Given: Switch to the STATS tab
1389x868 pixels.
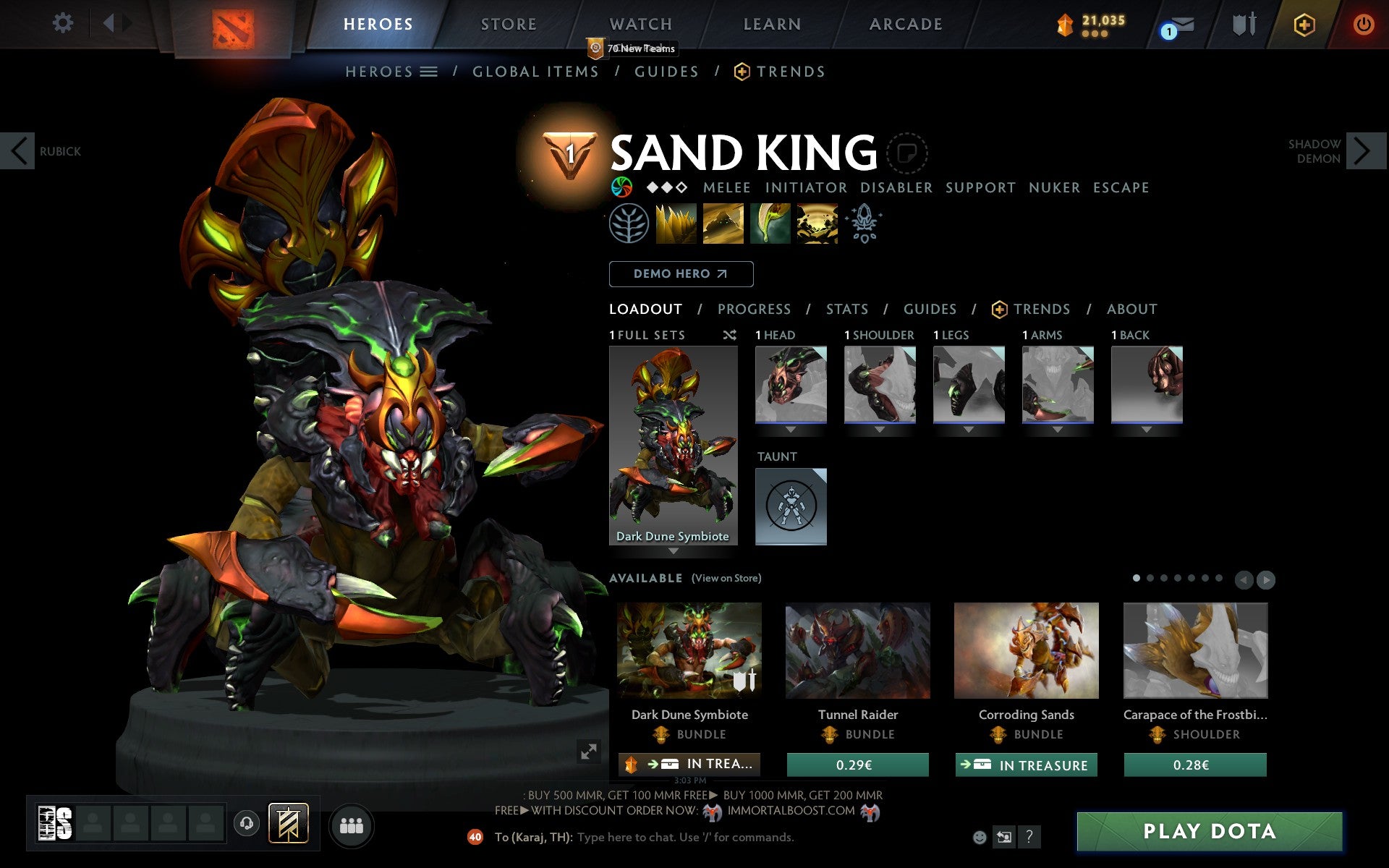Looking at the screenshot, I should [846, 309].
